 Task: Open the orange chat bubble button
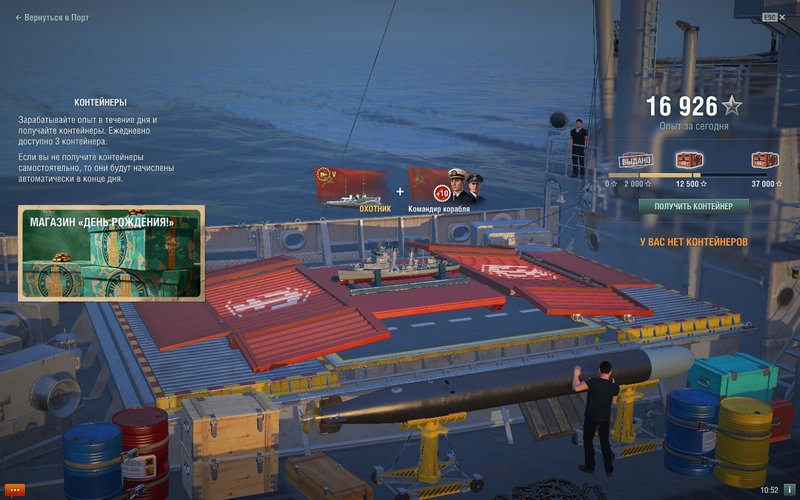15,489
